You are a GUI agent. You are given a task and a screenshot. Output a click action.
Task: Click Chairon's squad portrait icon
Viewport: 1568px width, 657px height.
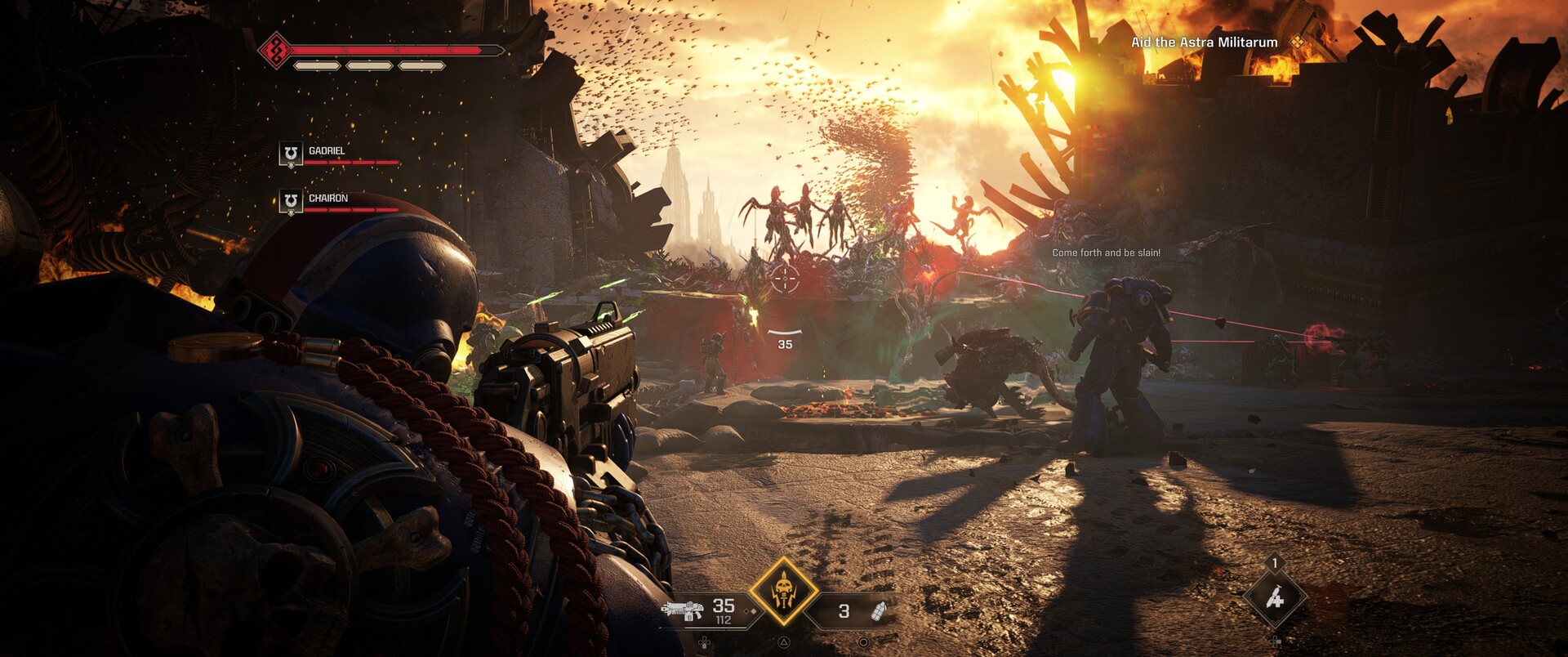pos(291,201)
